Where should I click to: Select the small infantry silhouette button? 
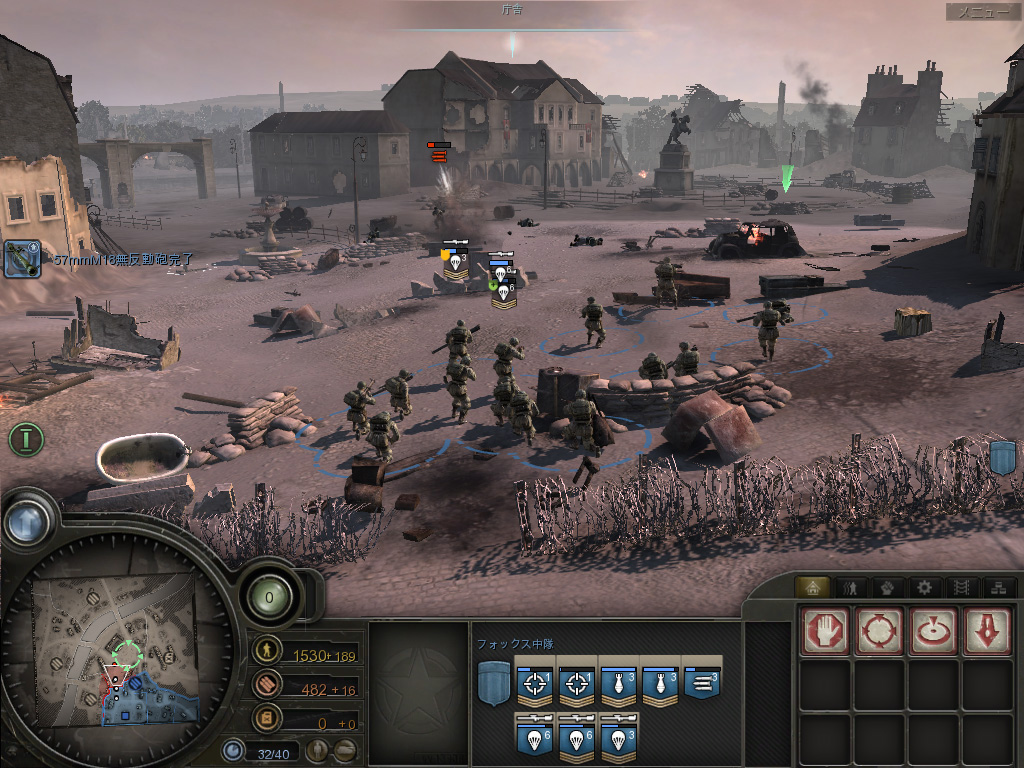point(318,750)
